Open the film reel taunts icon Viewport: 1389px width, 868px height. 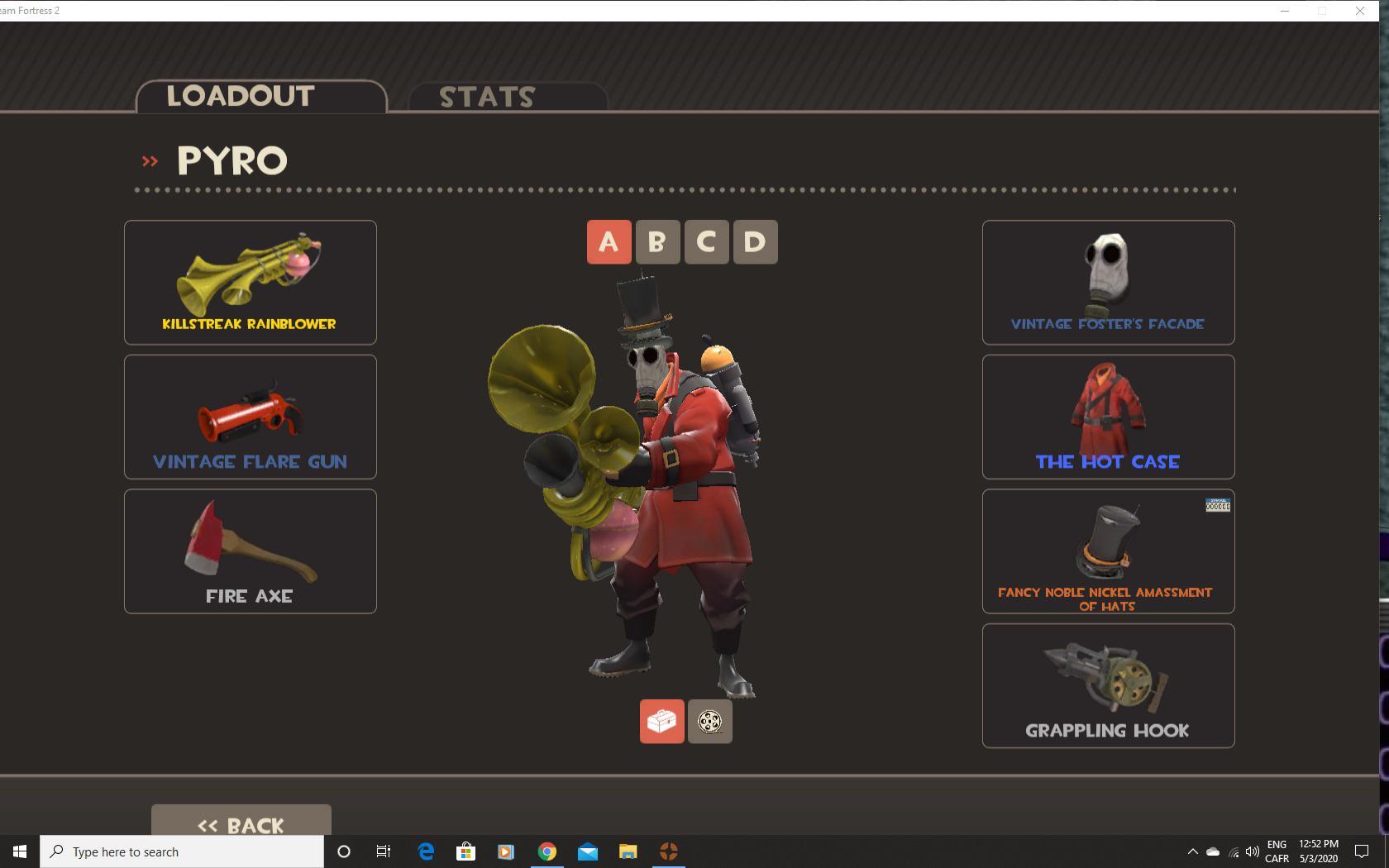709,721
